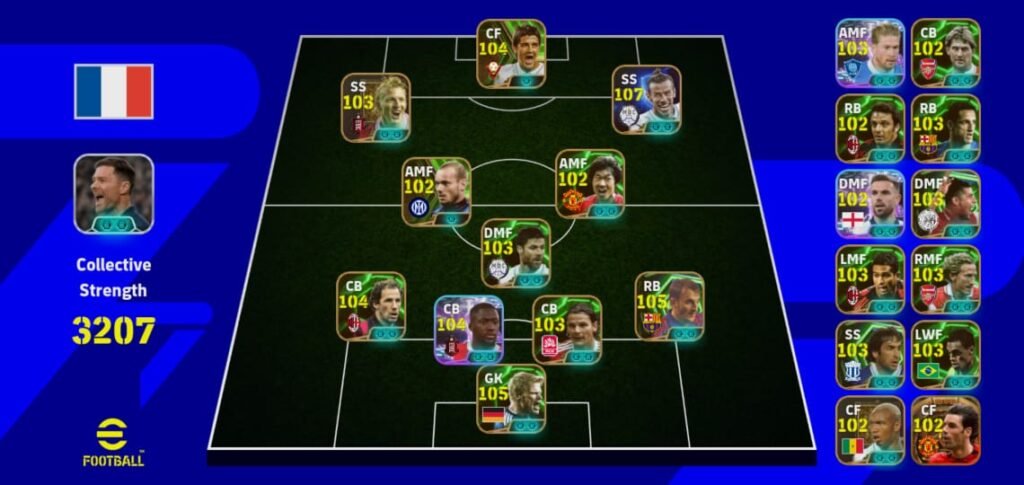This screenshot has height=485, width=1024.
Task: Choose the CF 102 substitute card
Action: 945,430
